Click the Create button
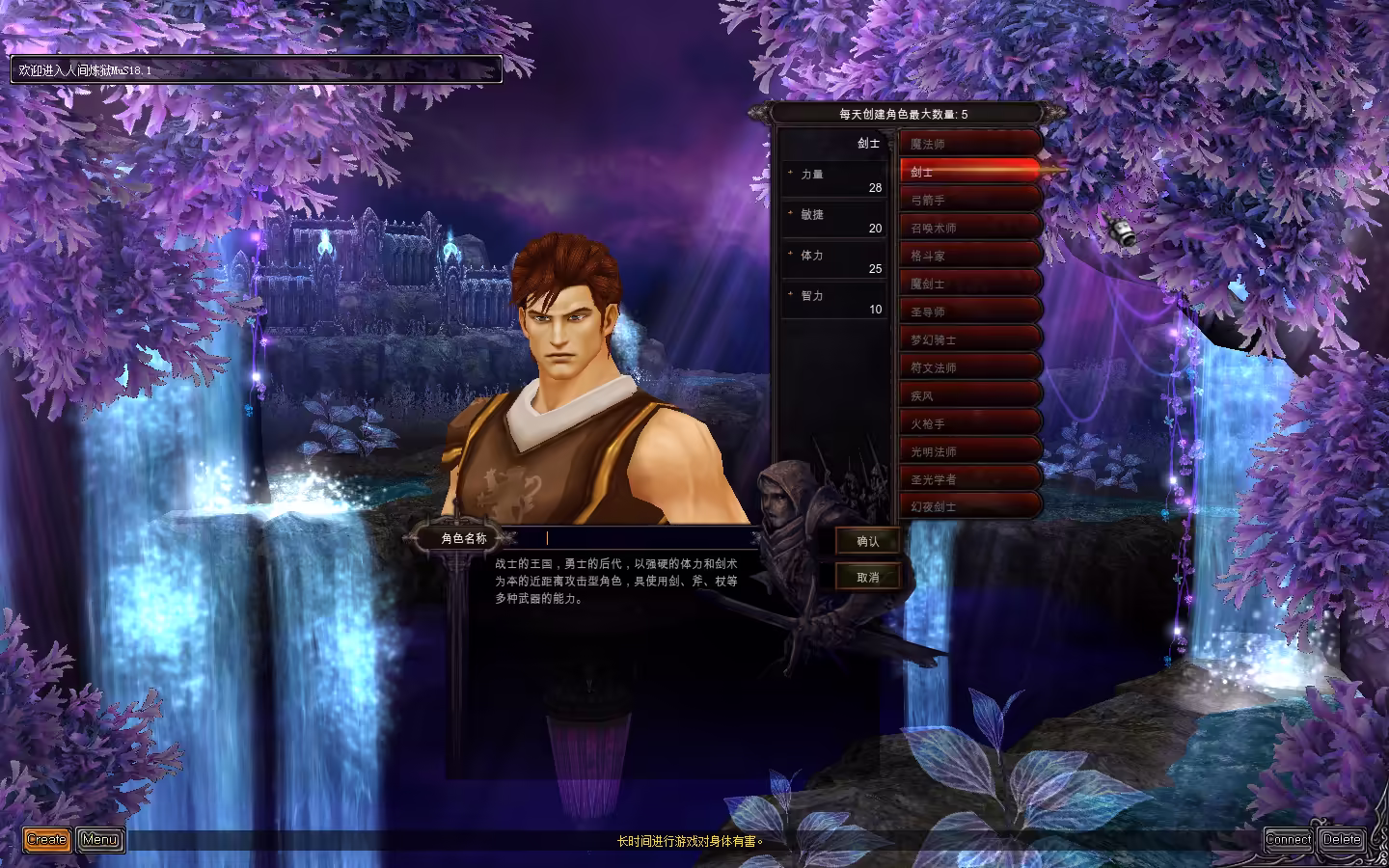Image resolution: width=1389 pixels, height=868 pixels. click(x=47, y=839)
